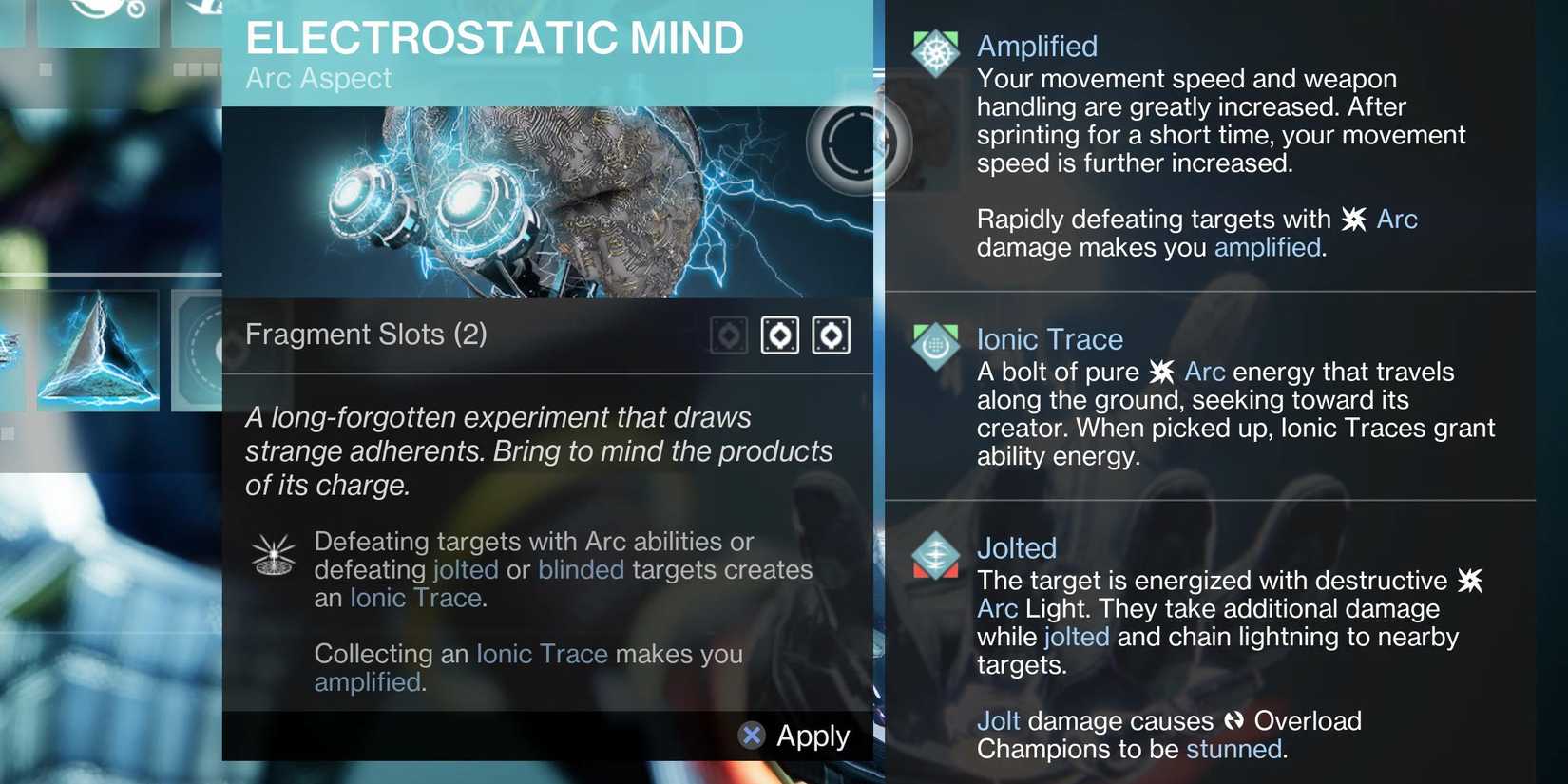Click the Ionic Trace perk icon beside aspect description
1568x784 pixels.
click(274, 554)
